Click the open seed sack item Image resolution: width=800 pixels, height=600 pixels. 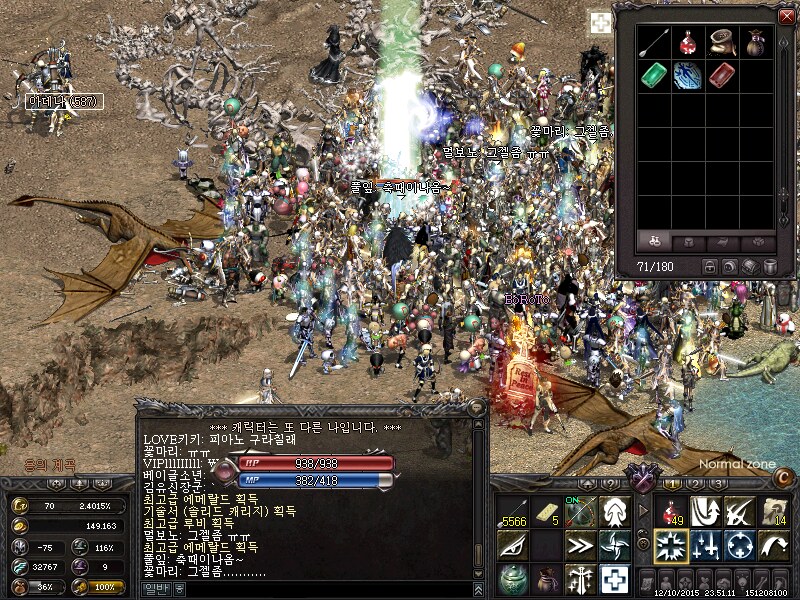pos(722,42)
